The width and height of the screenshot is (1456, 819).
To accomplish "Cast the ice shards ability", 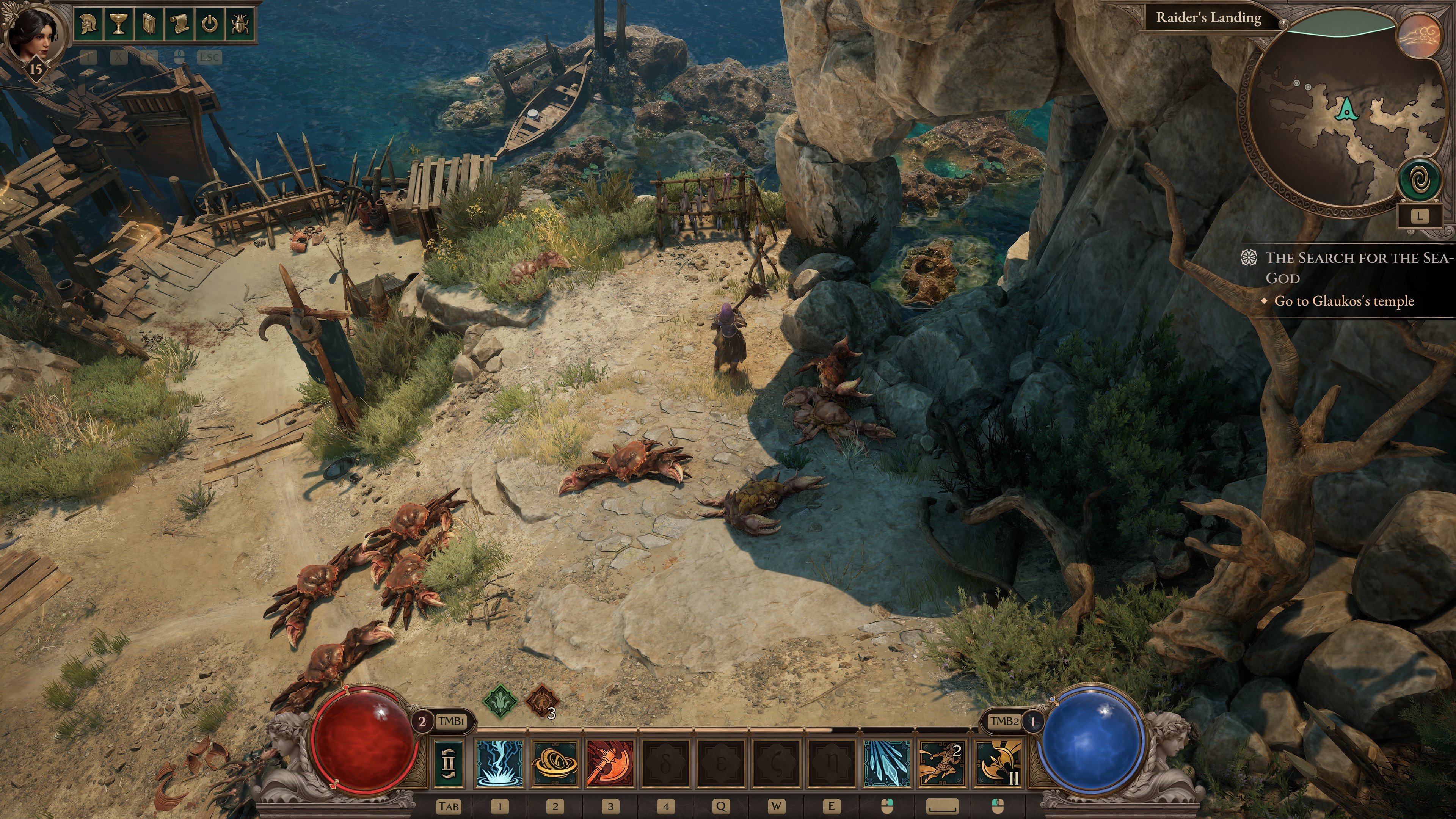I will pos(886,763).
